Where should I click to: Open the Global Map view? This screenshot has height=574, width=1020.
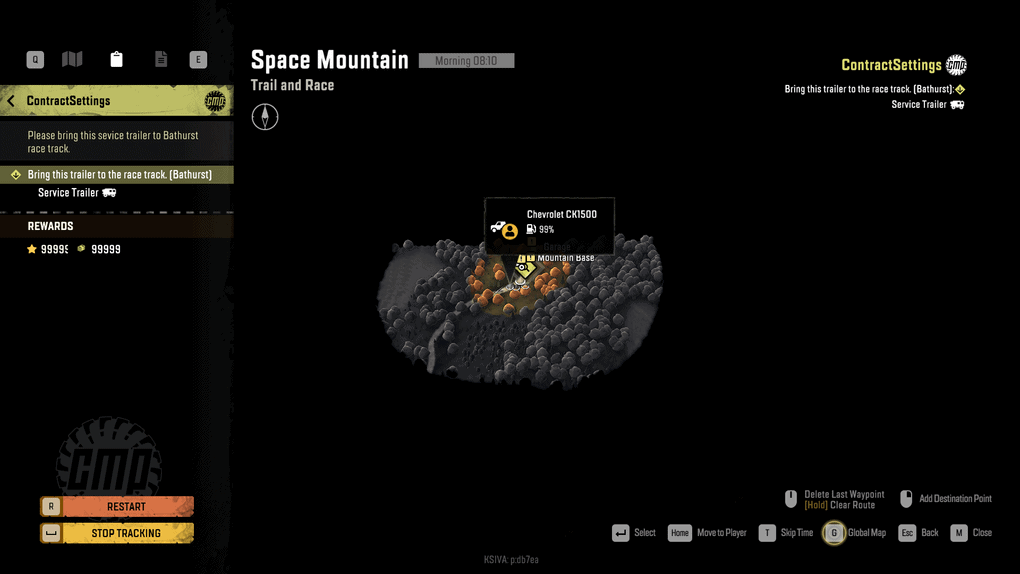(855, 533)
